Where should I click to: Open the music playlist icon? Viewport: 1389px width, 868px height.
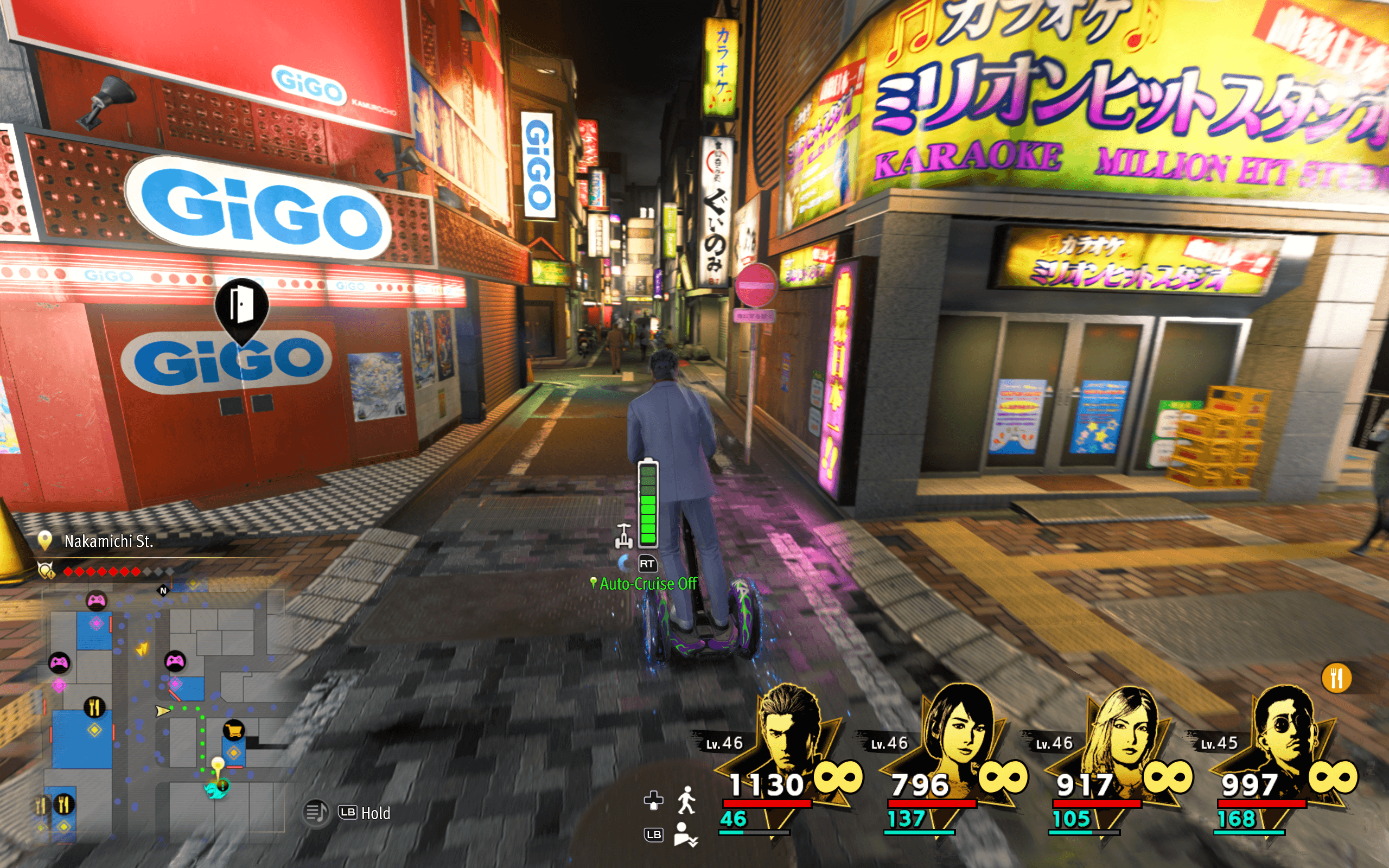click(315, 813)
